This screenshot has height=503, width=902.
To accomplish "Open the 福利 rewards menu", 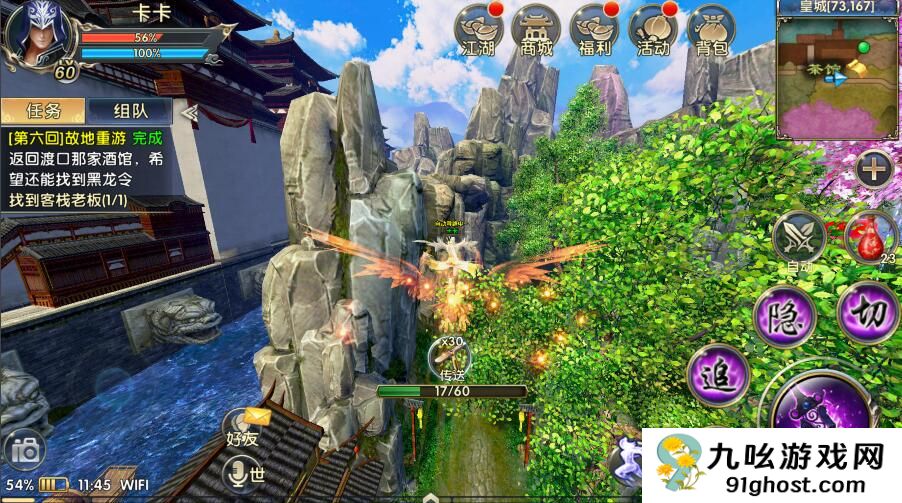I will tap(594, 31).
